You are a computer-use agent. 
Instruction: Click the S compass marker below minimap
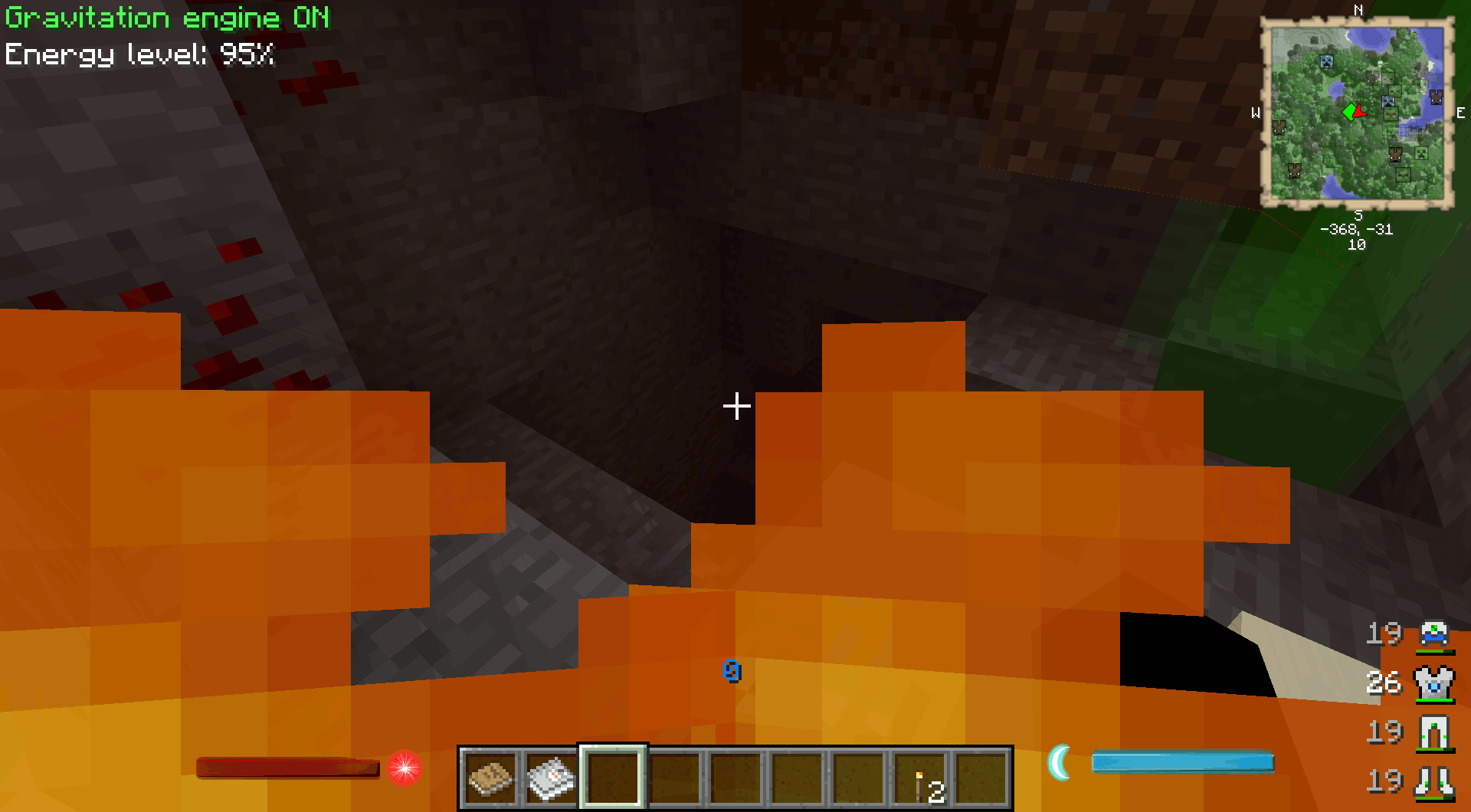[x=1358, y=215]
